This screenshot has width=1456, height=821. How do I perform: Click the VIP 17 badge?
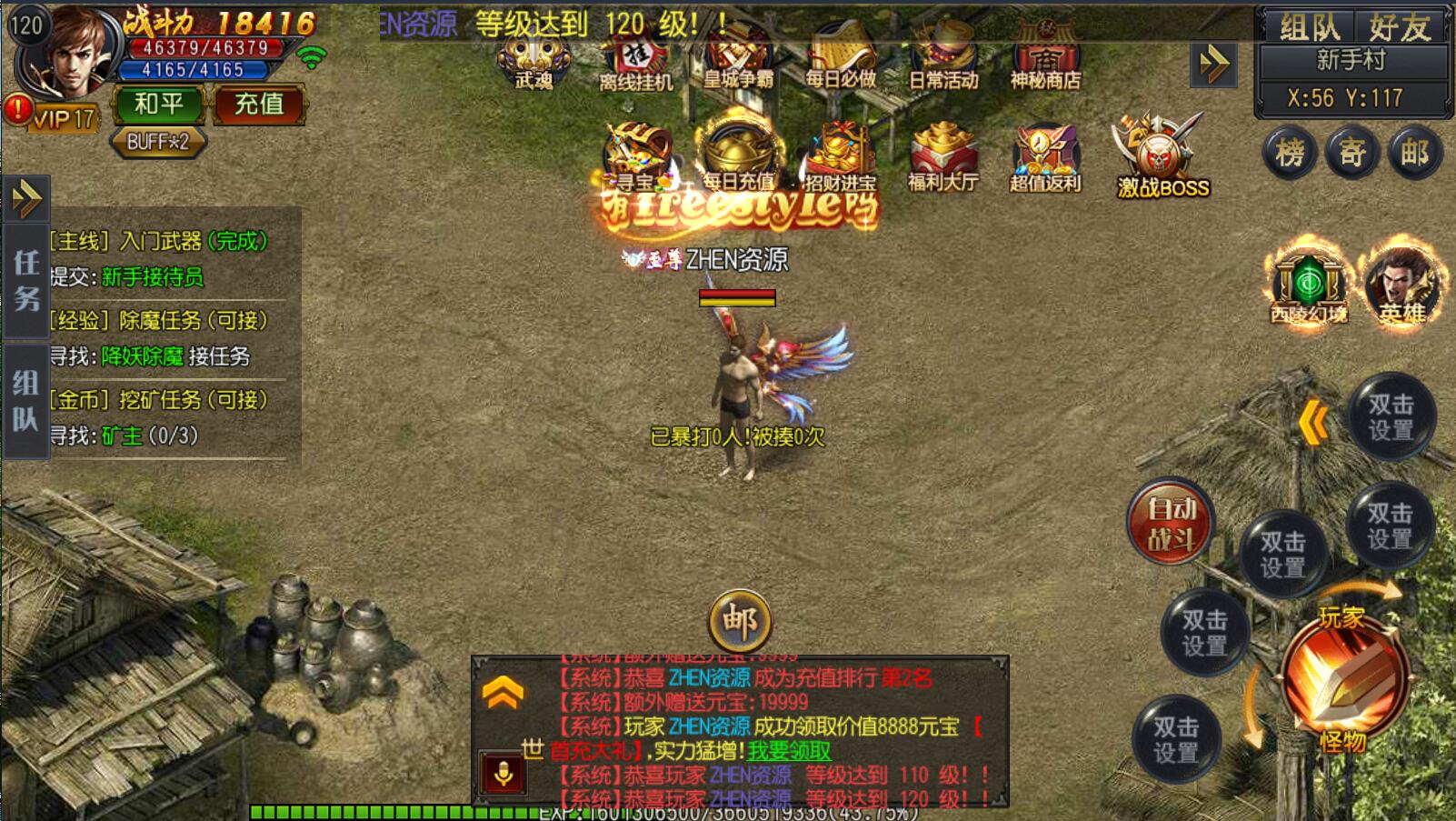pos(64,118)
